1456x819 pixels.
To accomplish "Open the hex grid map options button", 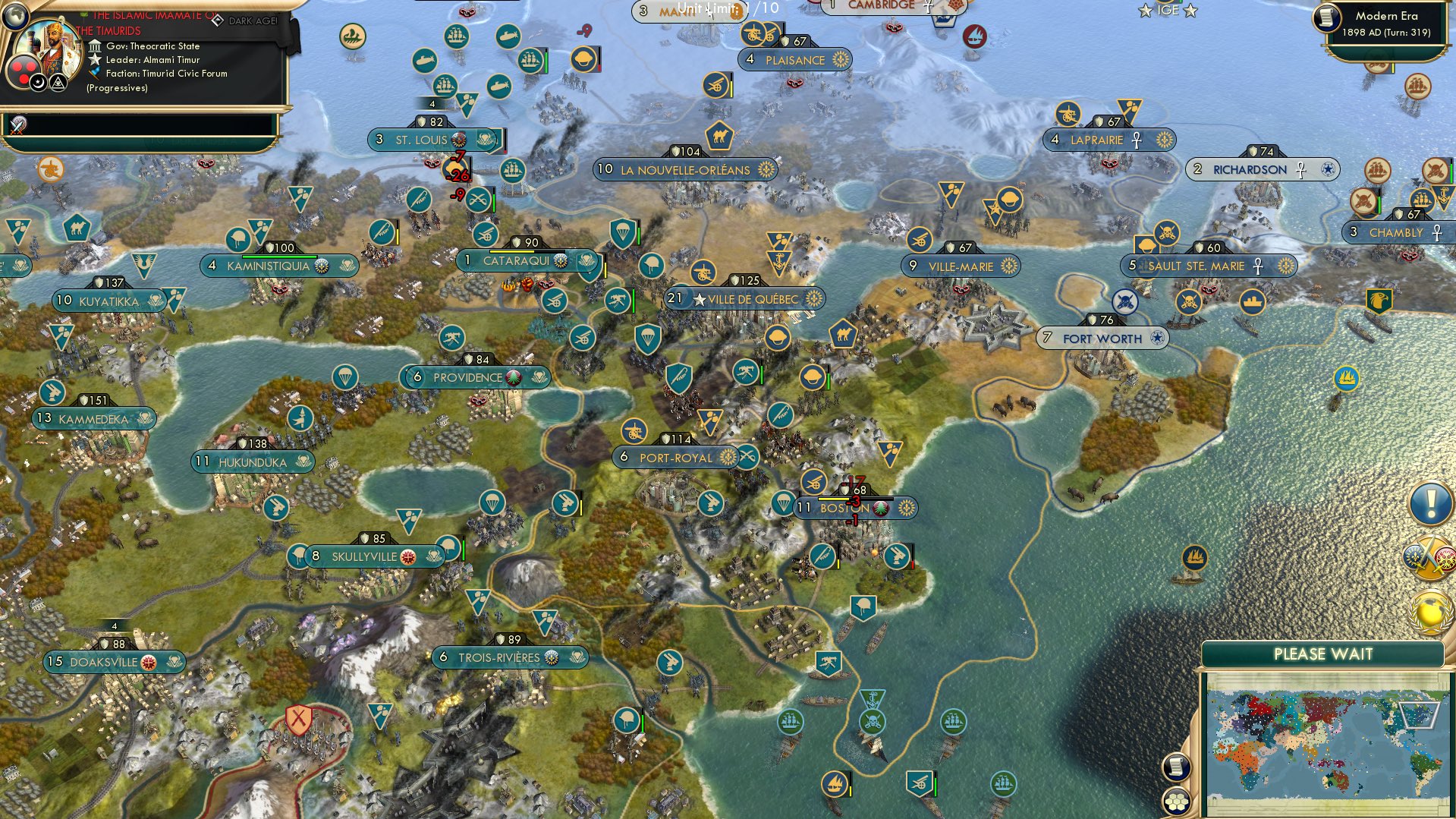I will tap(1175, 801).
